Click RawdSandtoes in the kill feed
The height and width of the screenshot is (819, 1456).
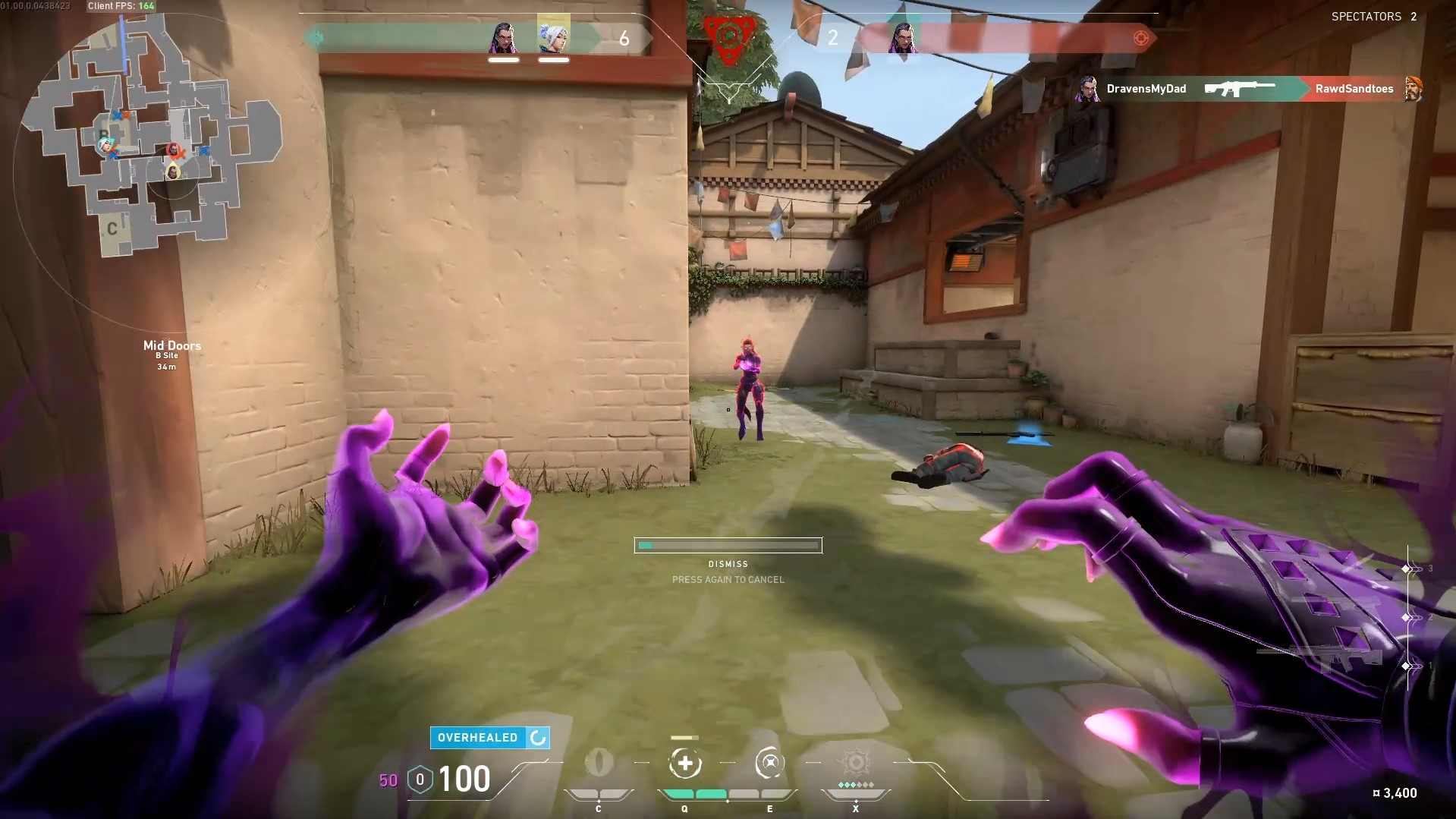pyautogui.click(x=1354, y=89)
